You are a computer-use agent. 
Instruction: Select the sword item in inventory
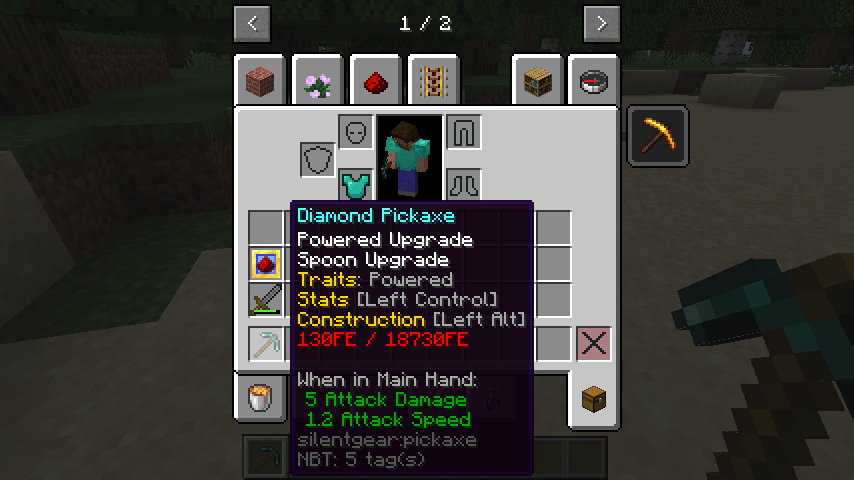point(265,300)
